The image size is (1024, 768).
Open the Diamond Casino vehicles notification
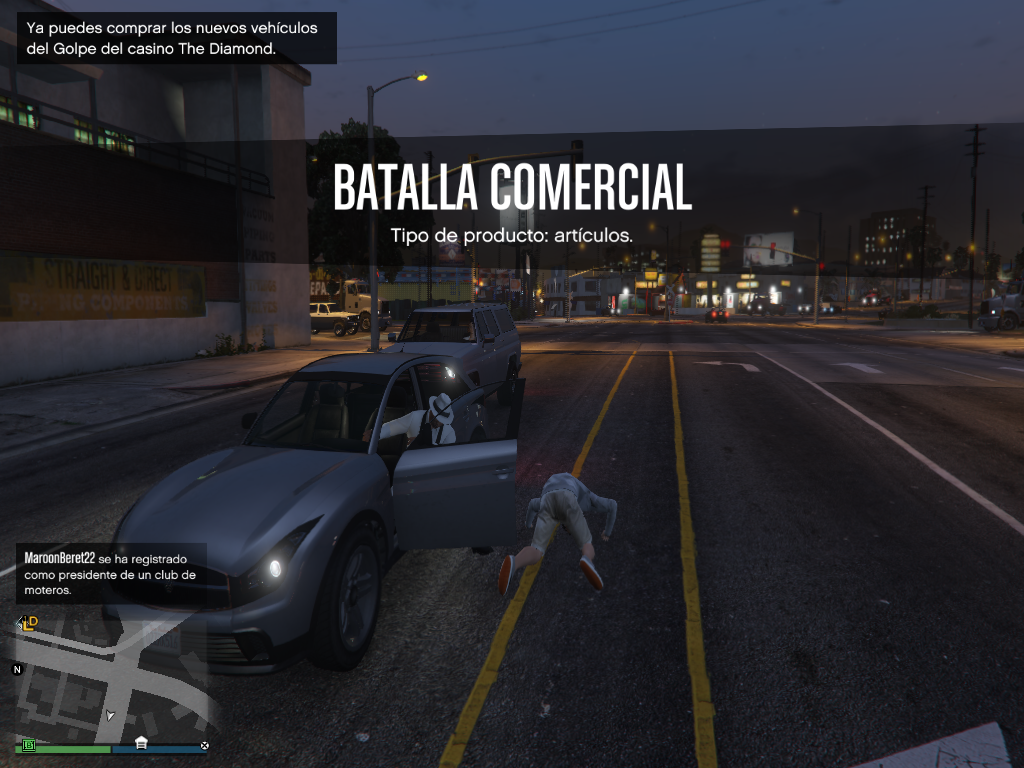coord(176,38)
